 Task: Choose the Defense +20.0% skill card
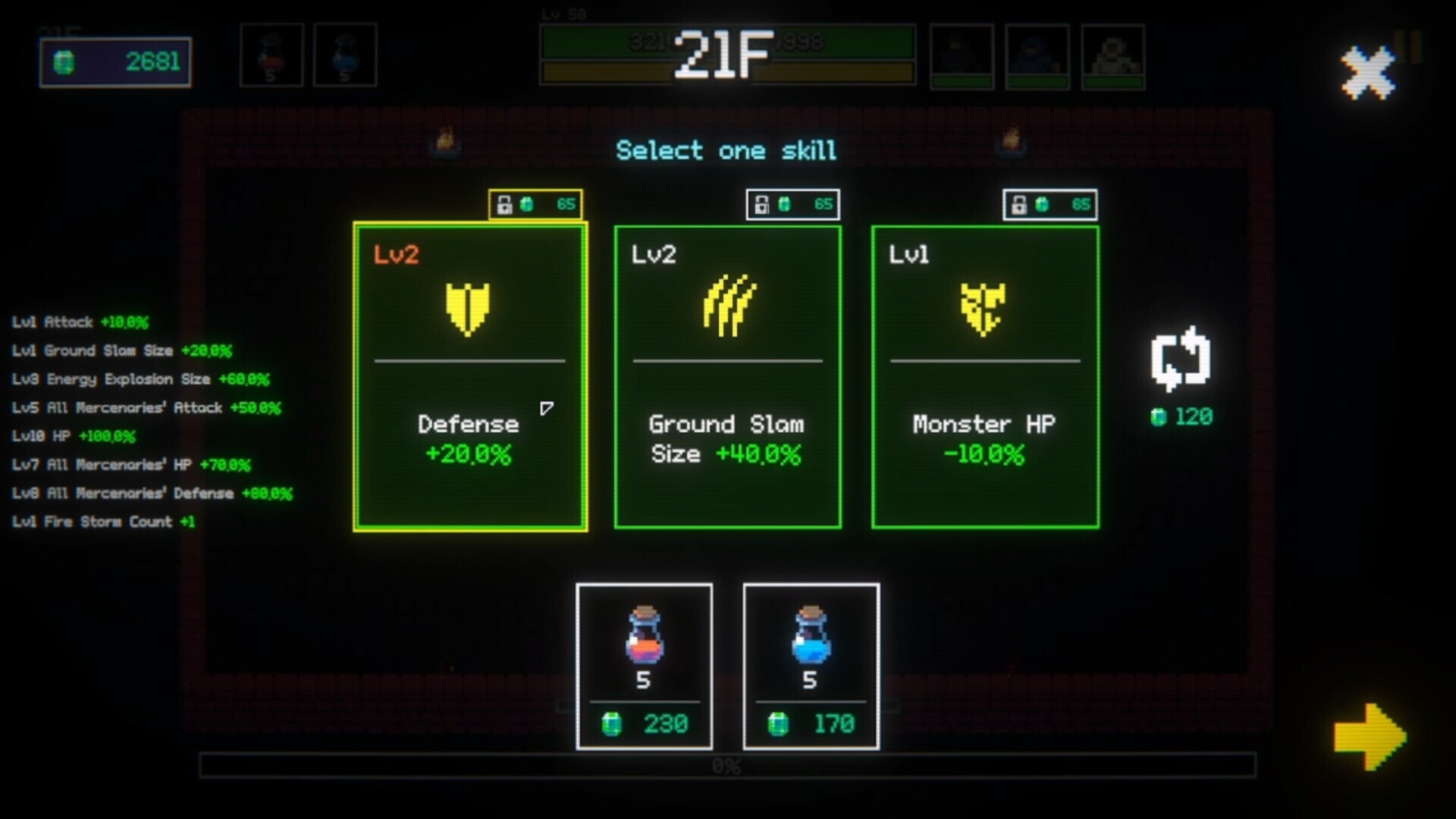pyautogui.click(x=468, y=375)
